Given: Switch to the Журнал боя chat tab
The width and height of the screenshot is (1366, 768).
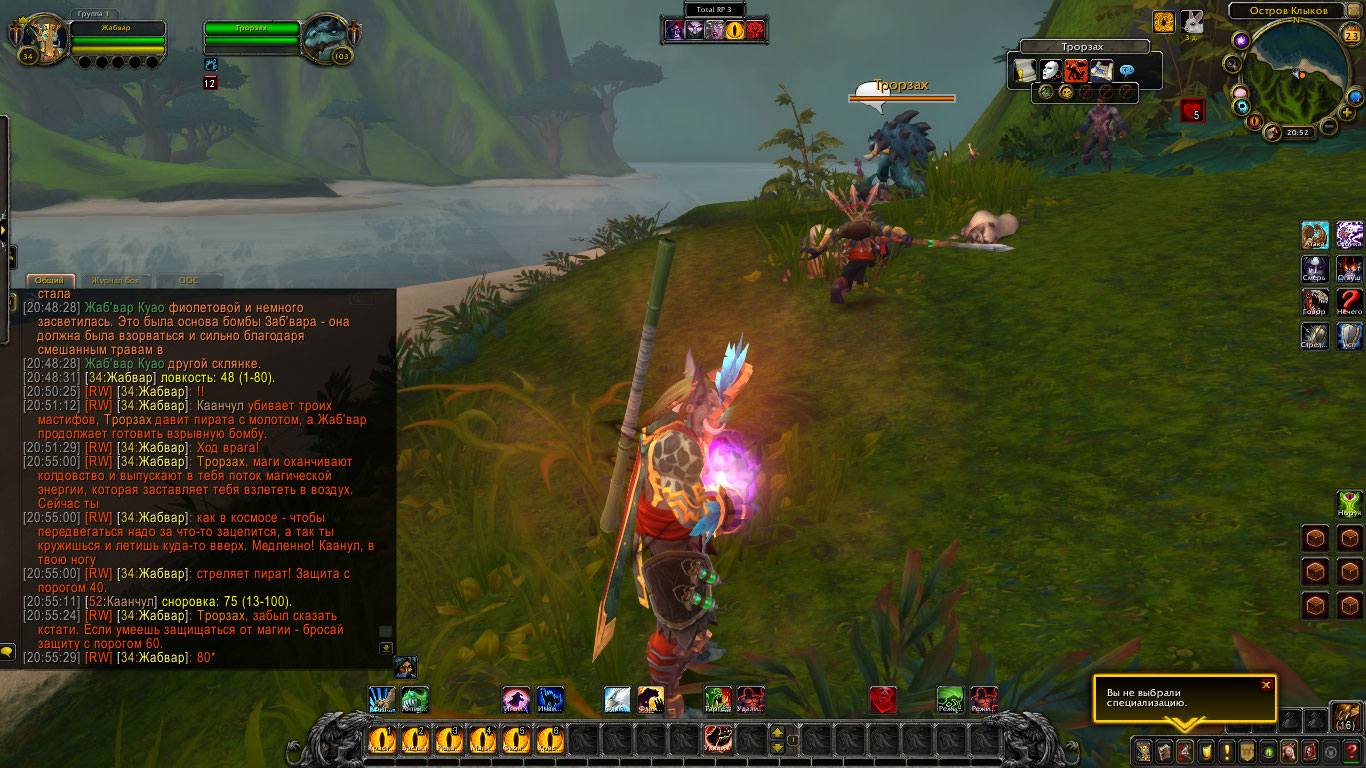Looking at the screenshot, I should click(115, 281).
